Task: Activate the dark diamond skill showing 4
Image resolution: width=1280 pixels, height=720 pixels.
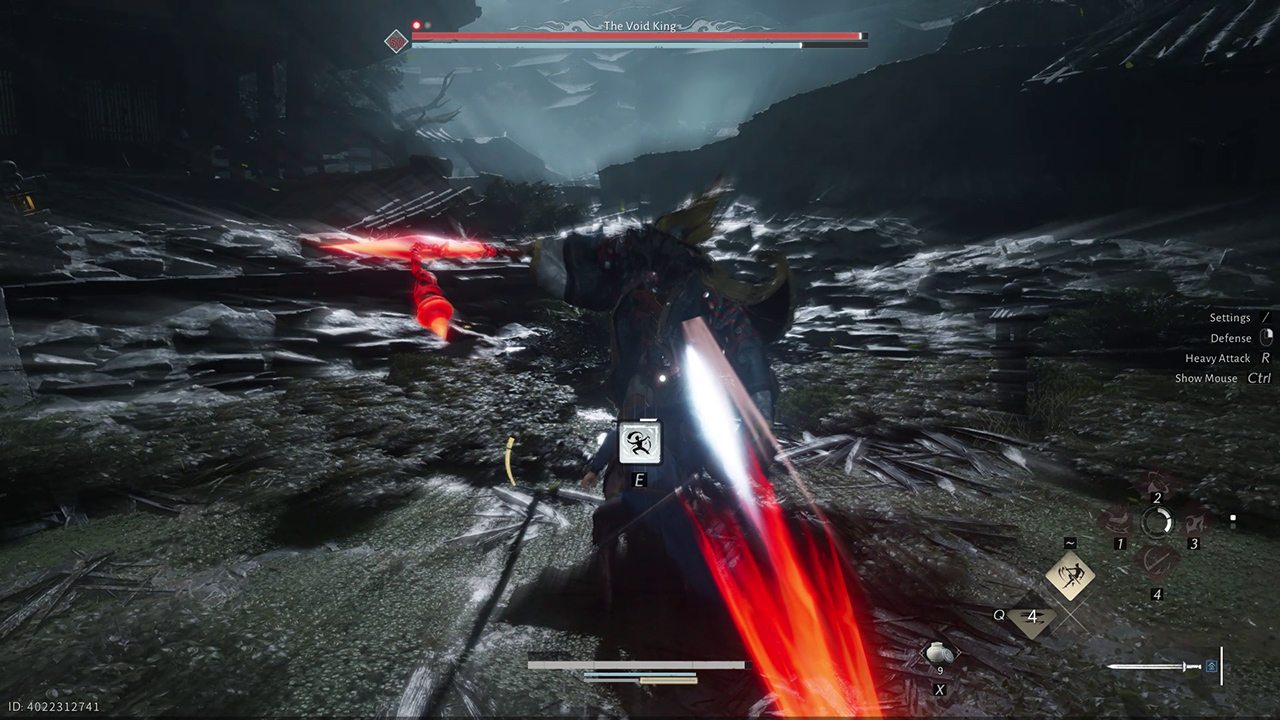Action: pos(1032,618)
